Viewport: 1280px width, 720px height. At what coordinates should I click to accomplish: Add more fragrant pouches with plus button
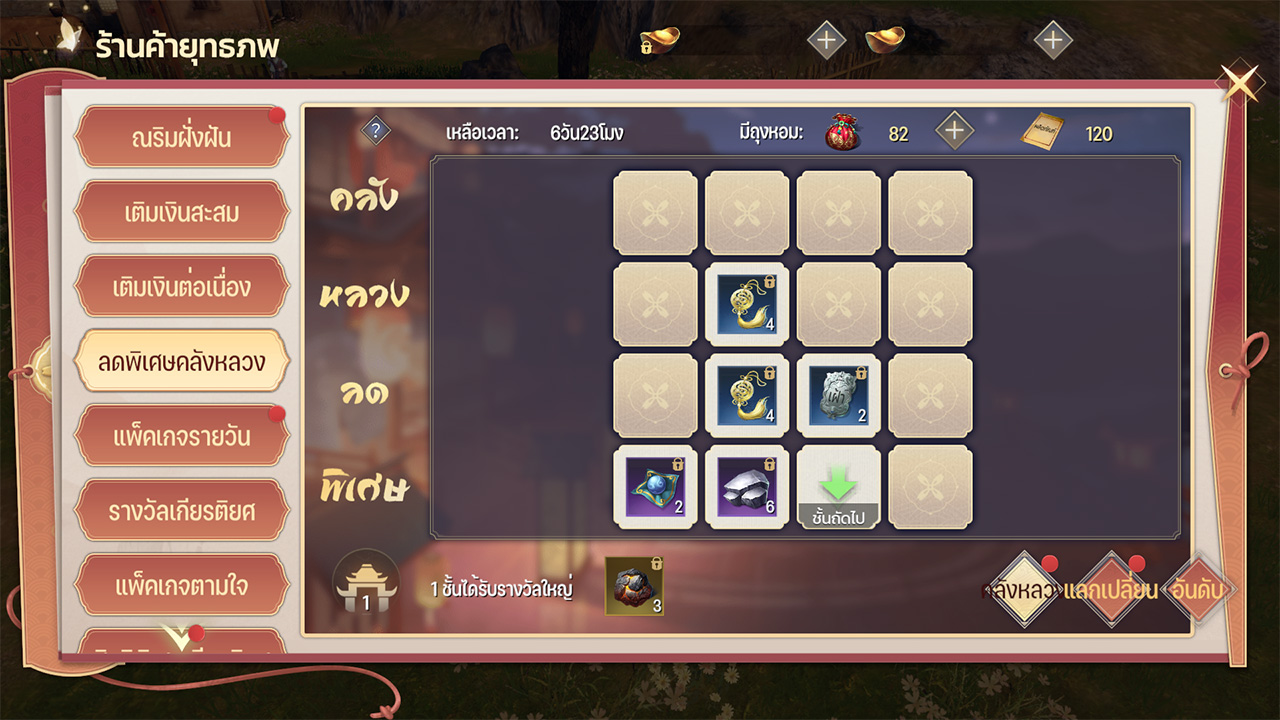click(954, 131)
